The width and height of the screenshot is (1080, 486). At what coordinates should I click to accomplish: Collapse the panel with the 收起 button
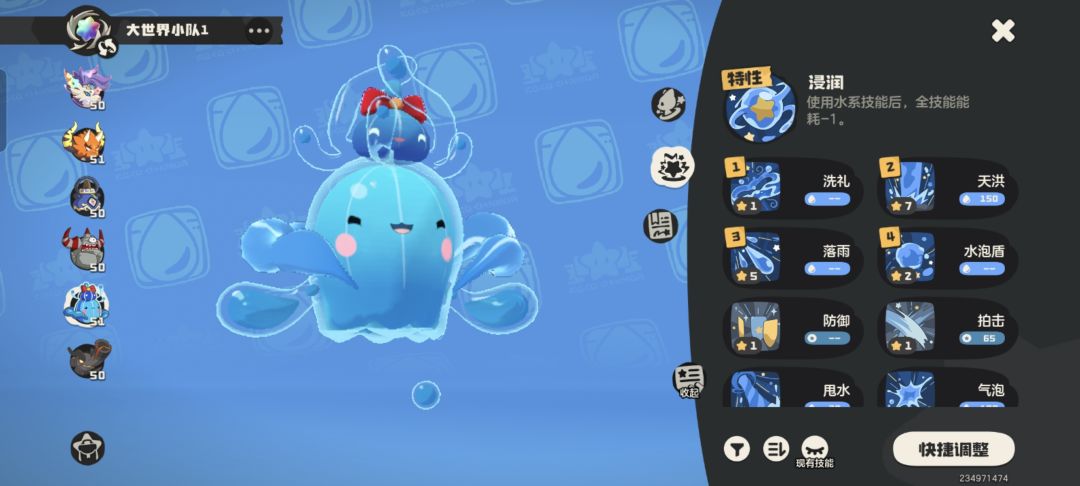[x=689, y=380]
